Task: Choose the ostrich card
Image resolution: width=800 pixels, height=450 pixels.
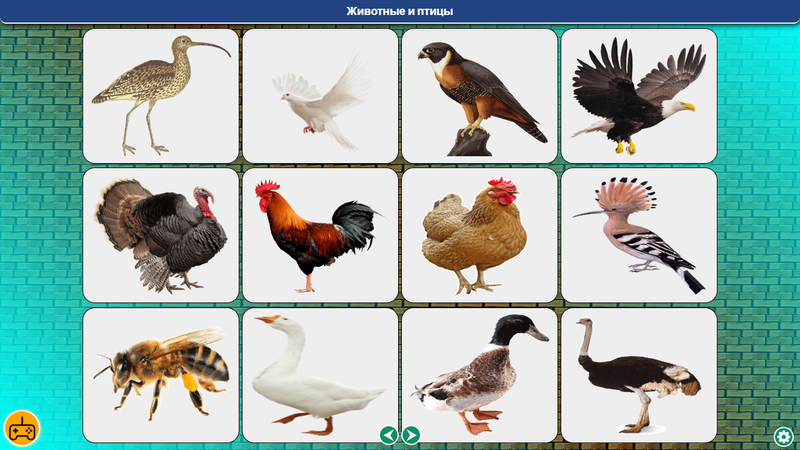Action: point(639,375)
